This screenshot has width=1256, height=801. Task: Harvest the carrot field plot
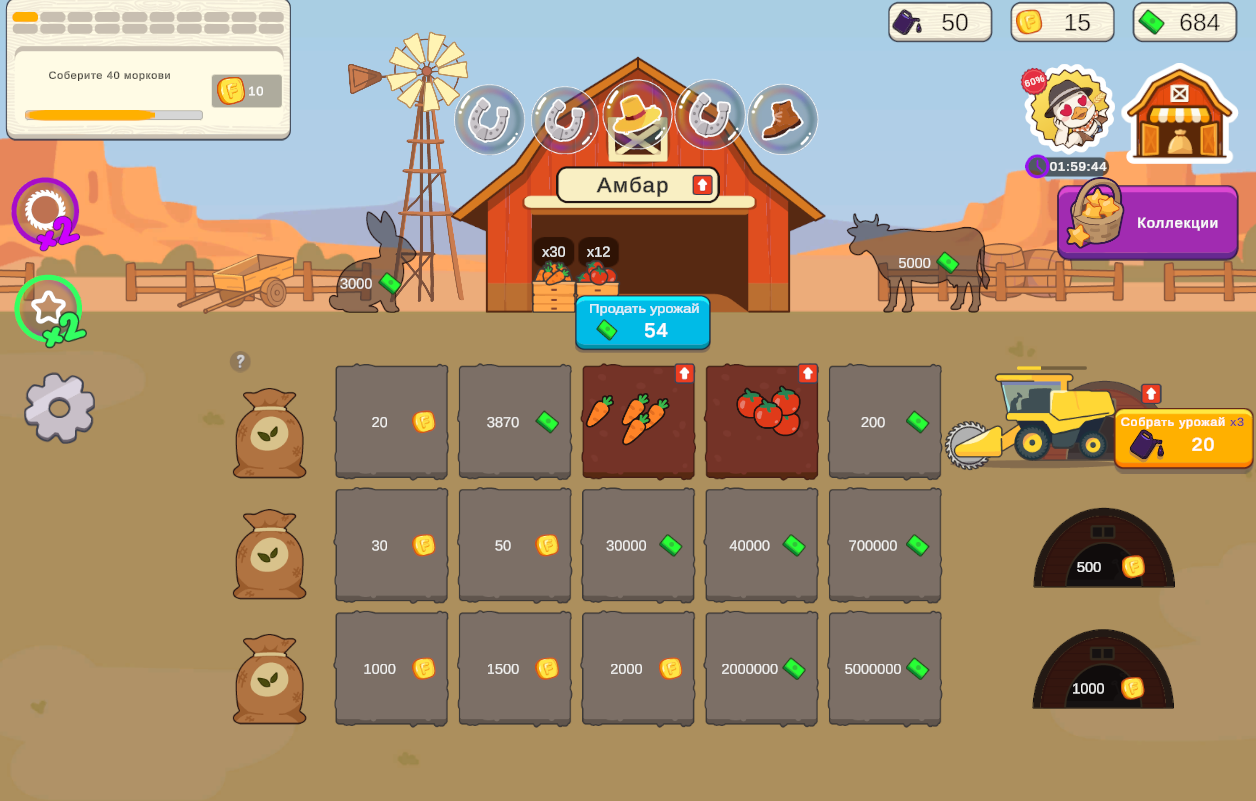tap(638, 422)
